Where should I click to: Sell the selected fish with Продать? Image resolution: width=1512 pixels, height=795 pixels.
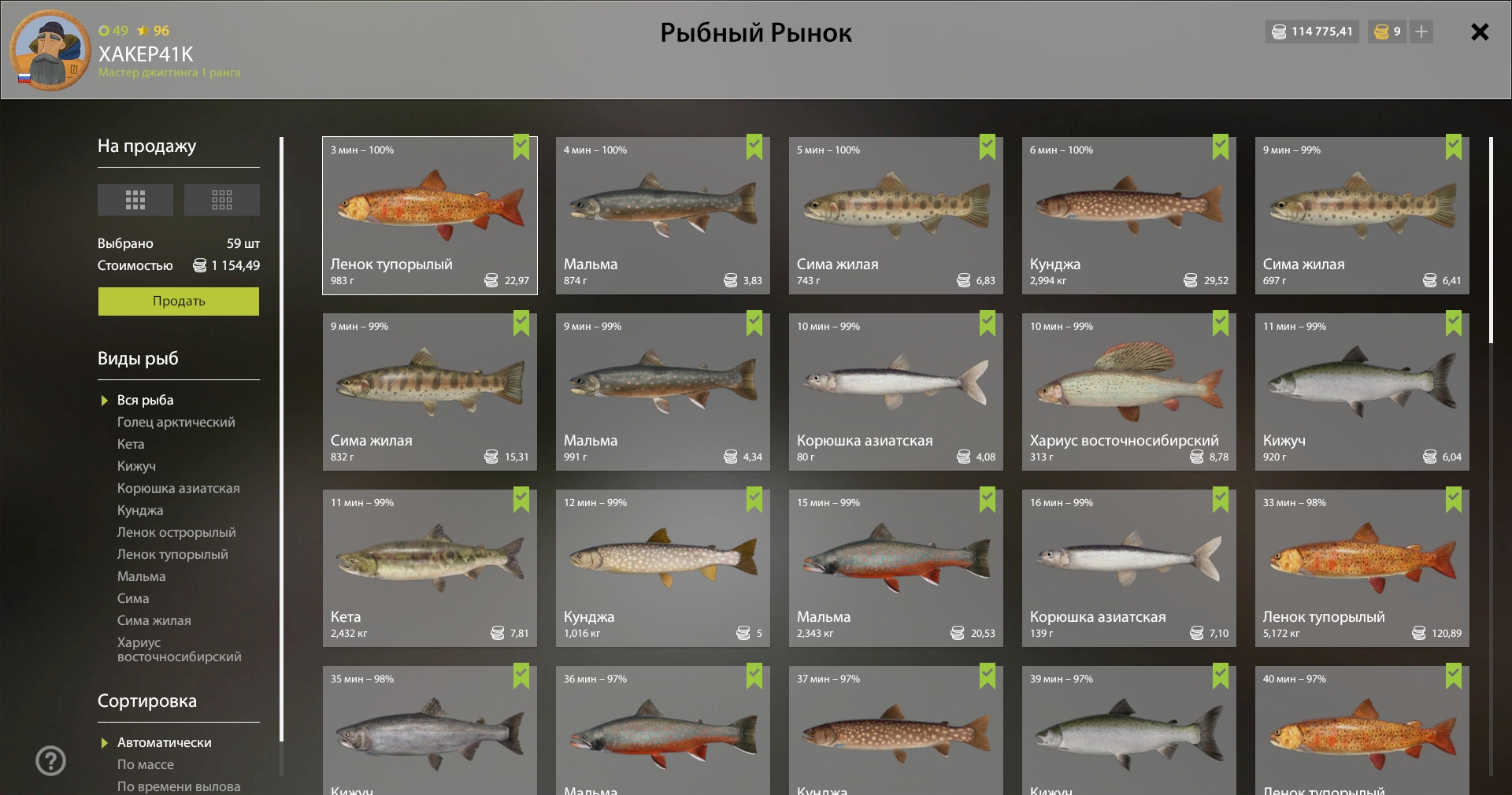click(179, 301)
